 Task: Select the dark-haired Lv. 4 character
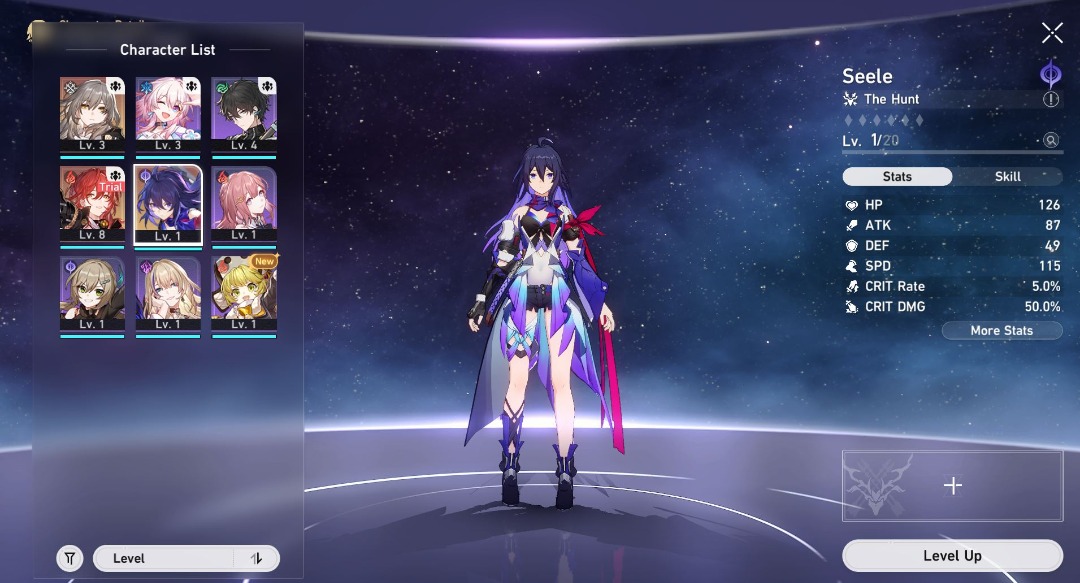tap(244, 115)
